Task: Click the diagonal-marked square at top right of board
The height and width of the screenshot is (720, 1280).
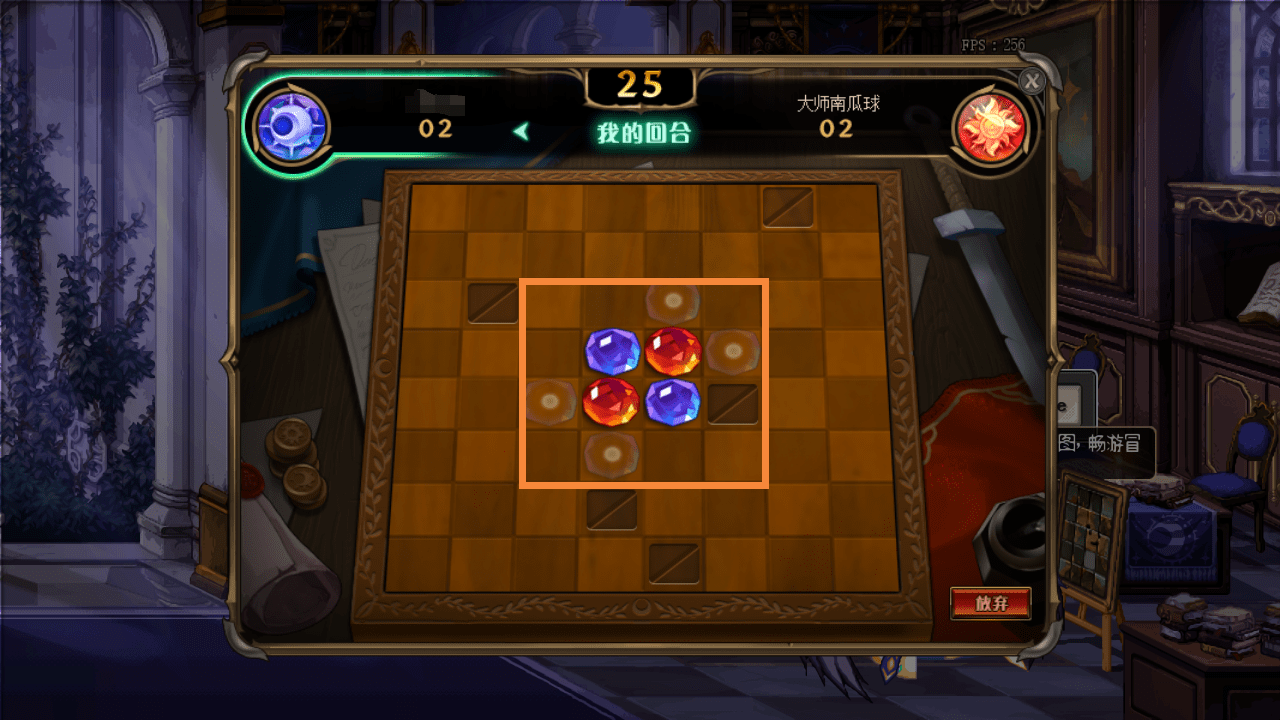Action: (790, 207)
